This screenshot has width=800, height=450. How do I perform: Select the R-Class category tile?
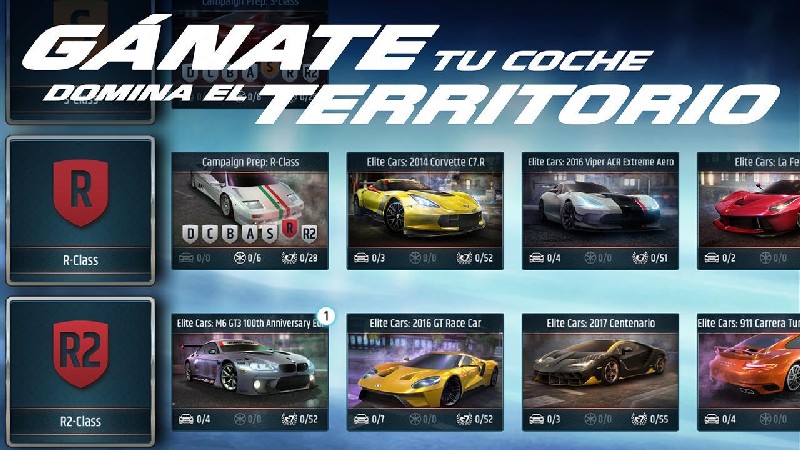pos(80,210)
